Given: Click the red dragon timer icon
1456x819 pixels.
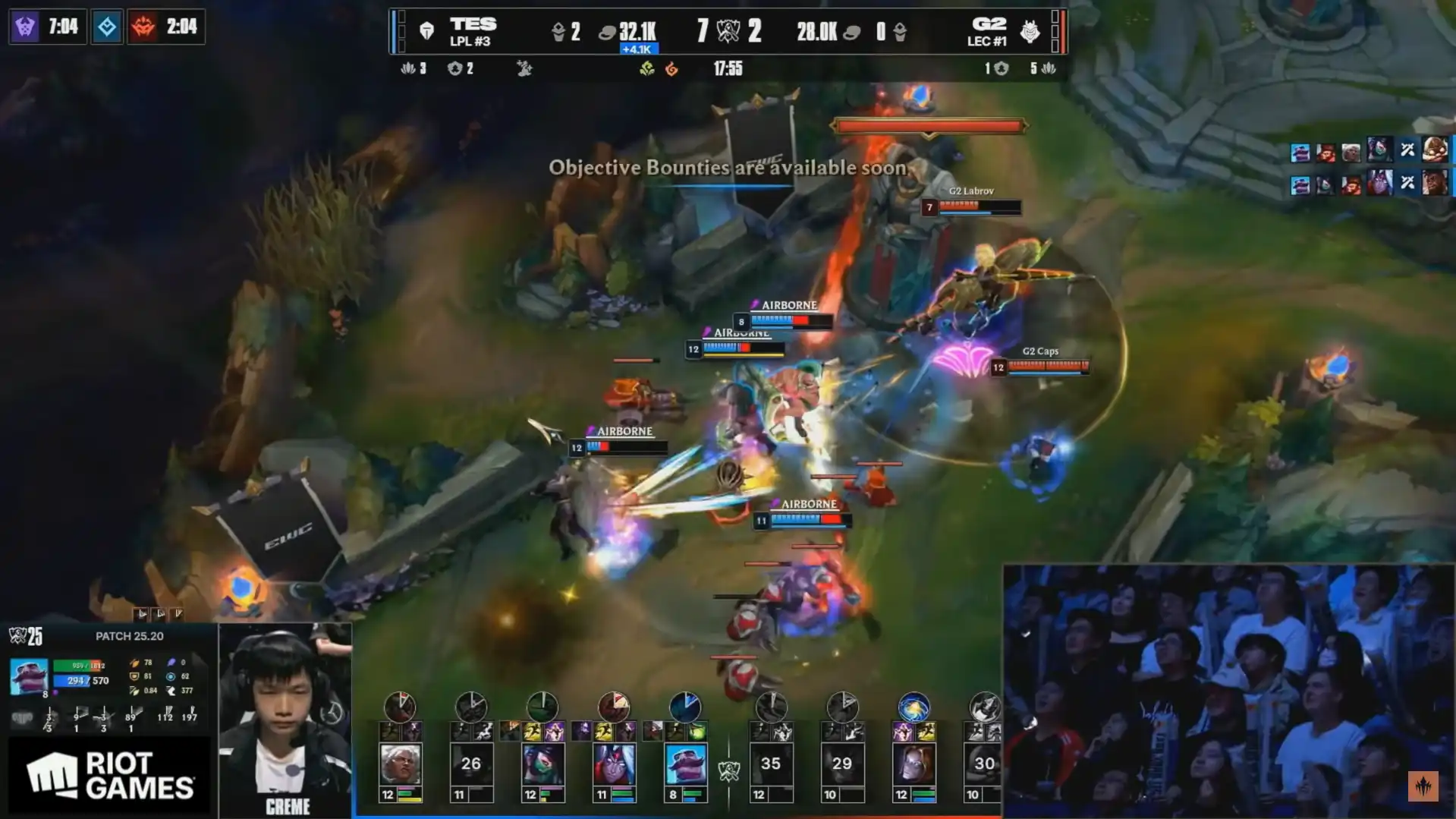Looking at the screenshot, I should click(143, 27).
